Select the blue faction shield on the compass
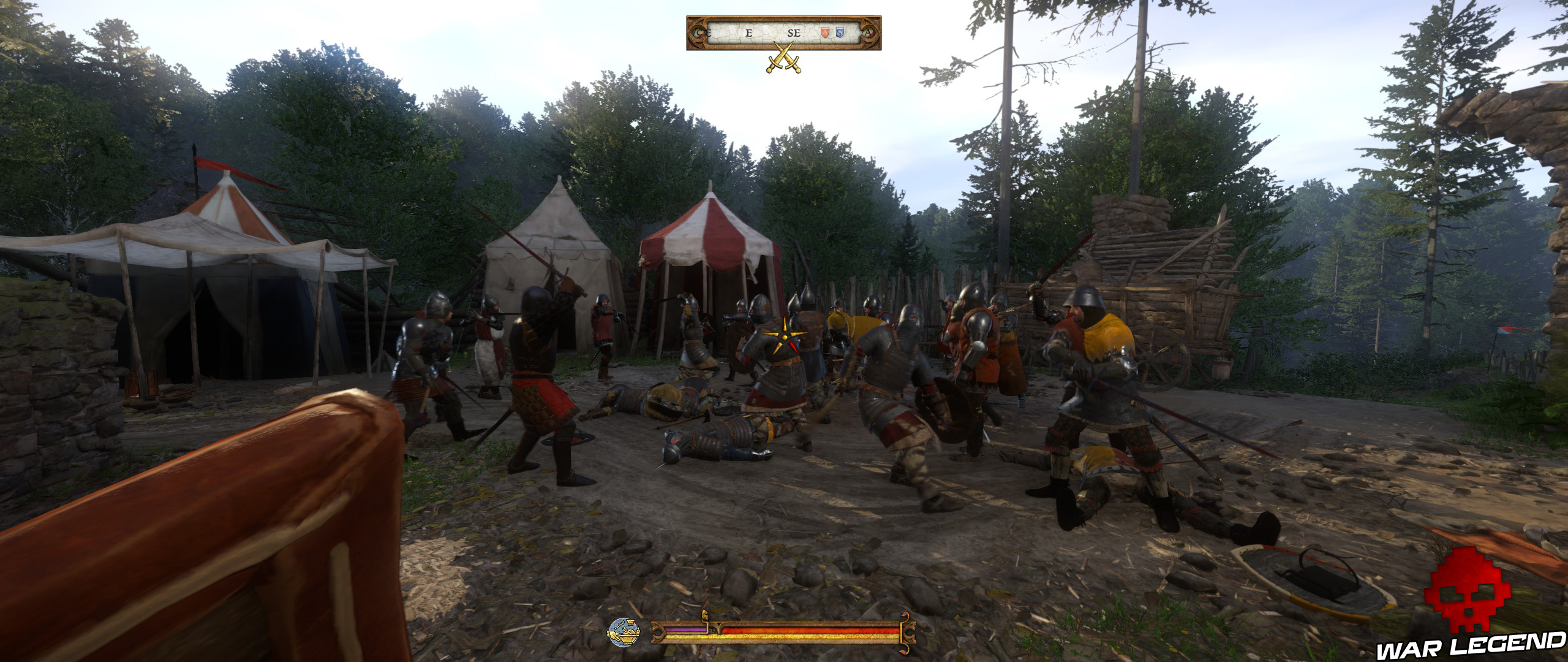The width and height of the screenshot is (1568, 662). pyautogui.click(x=840, y=32)
